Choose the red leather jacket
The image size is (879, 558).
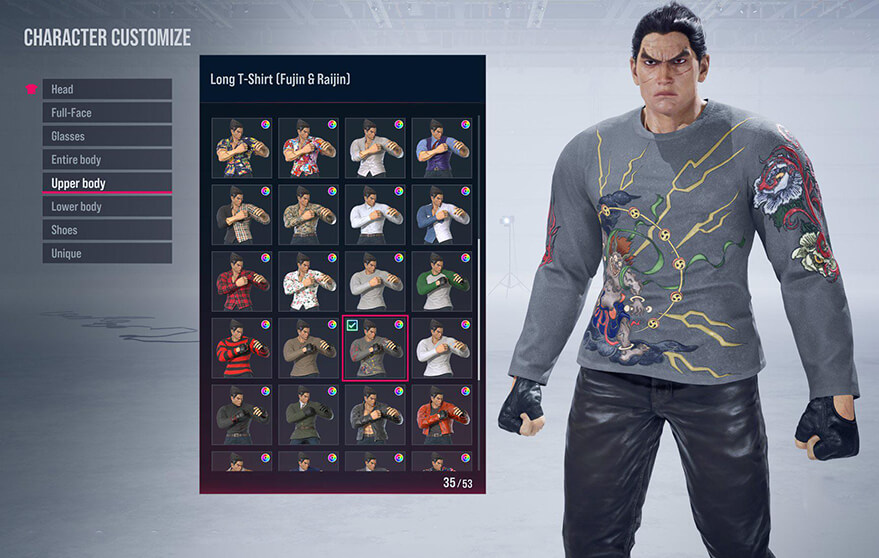(x=441, y=413)
